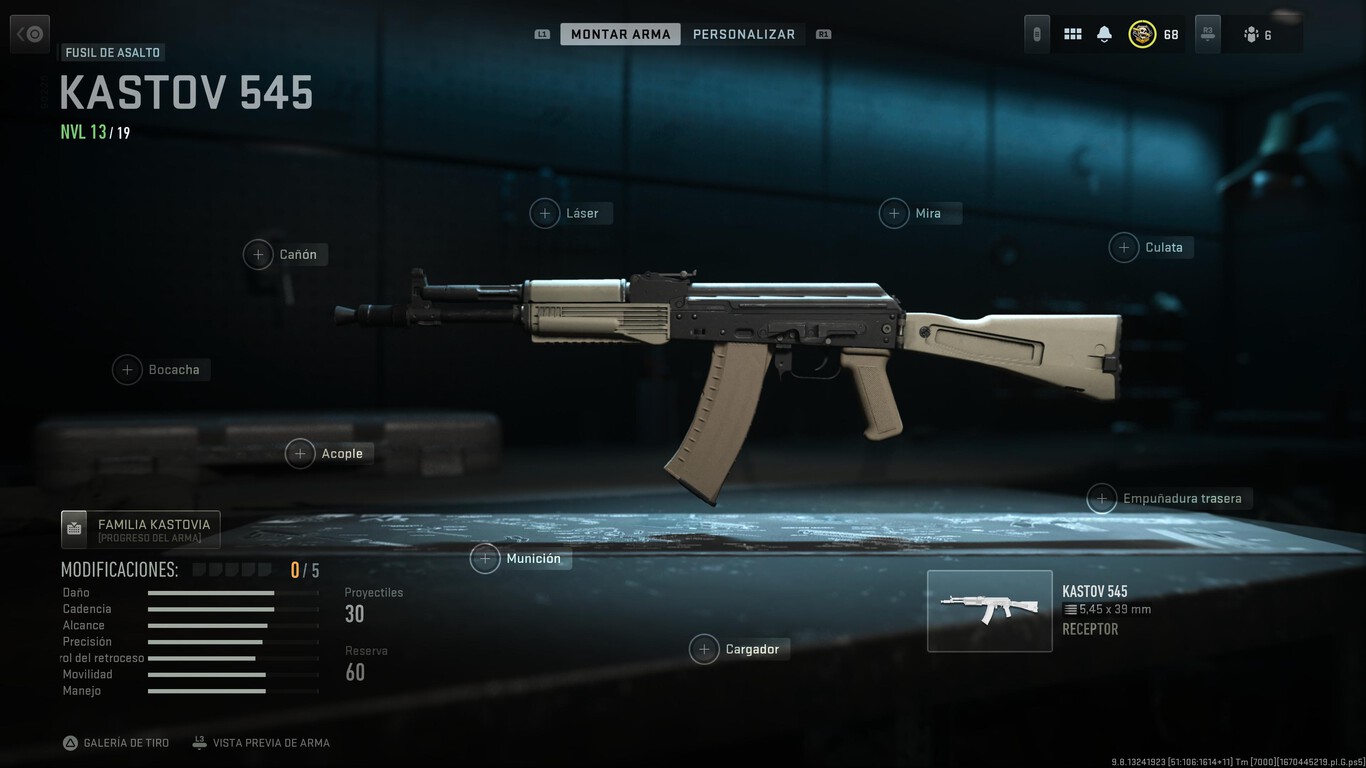The width and height of the screenshot is (1366, 768).
Task: Open FAMILIA KASTOVIA weapon progress
Action: coord(140,529)
